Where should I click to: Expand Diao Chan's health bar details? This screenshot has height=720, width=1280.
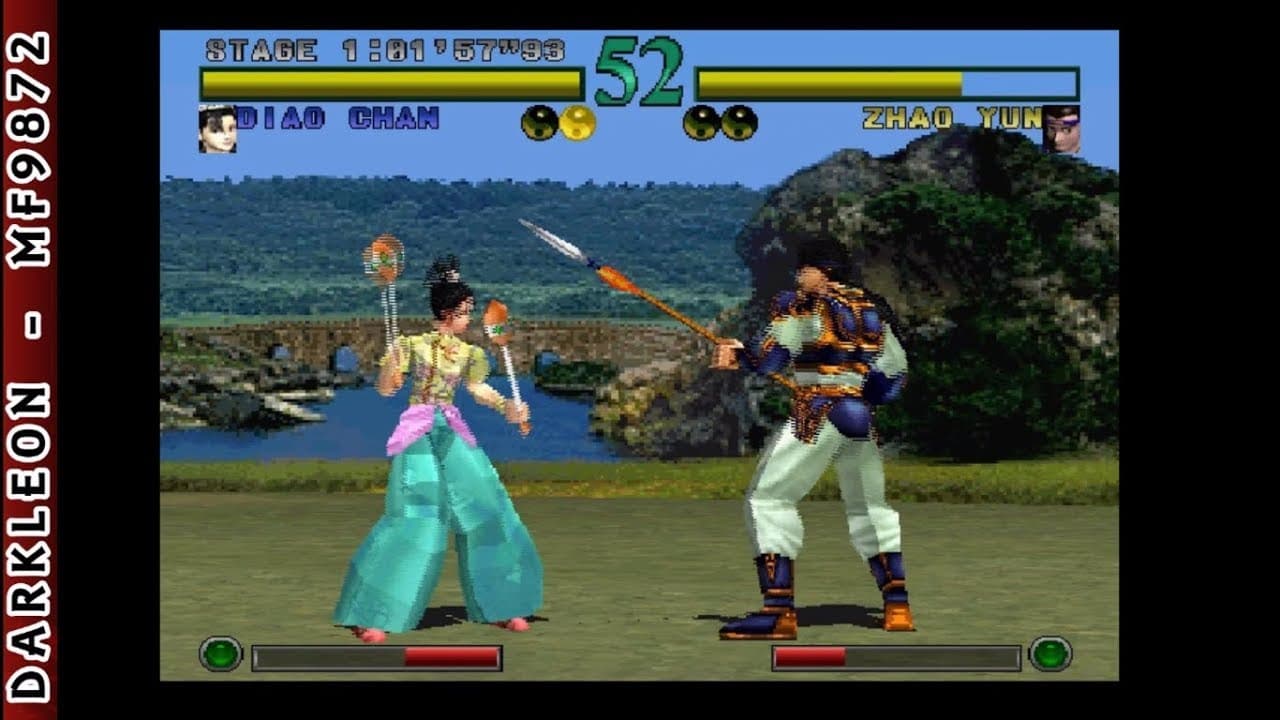390,78
